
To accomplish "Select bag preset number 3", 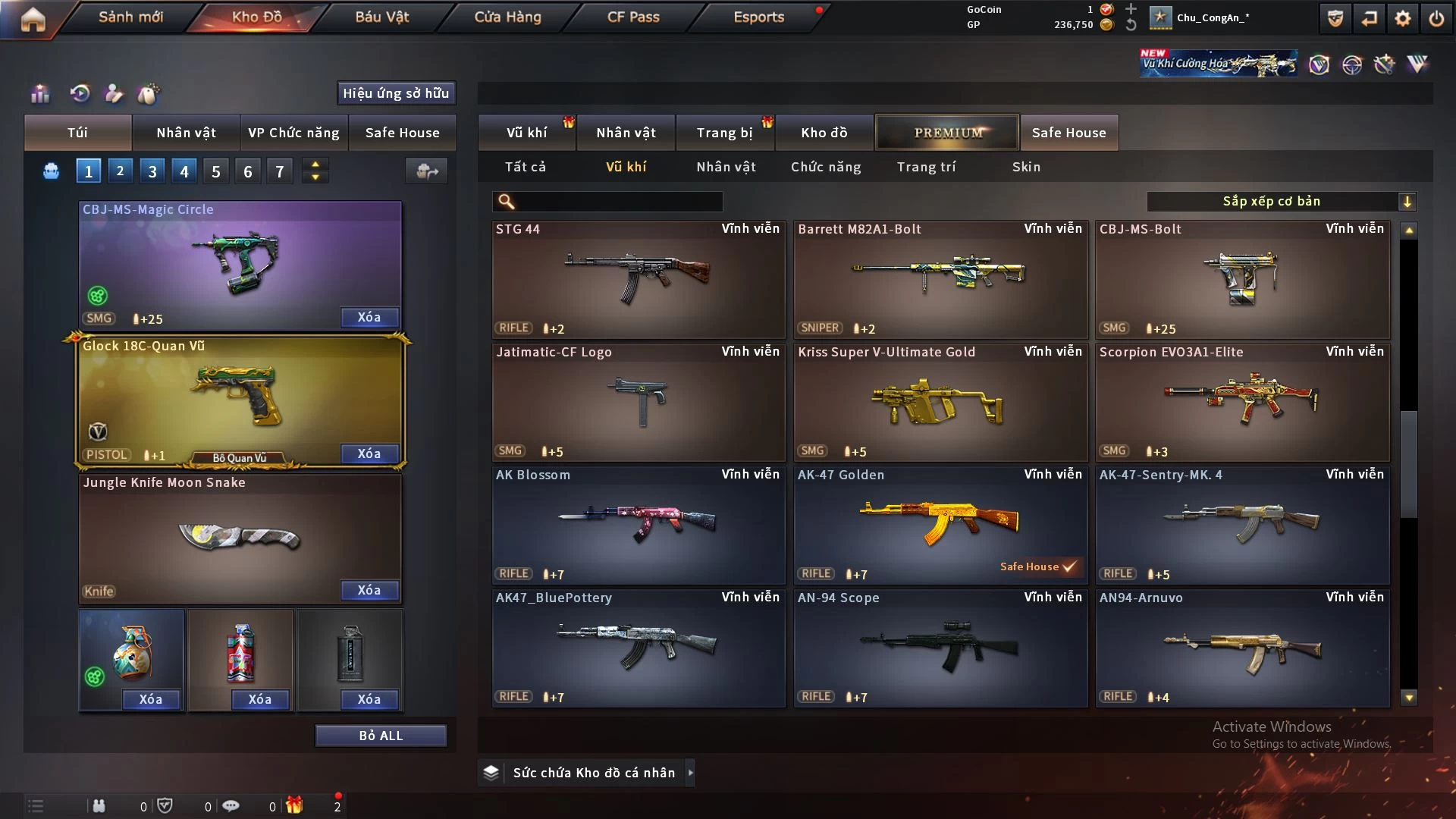I will 152,171.
